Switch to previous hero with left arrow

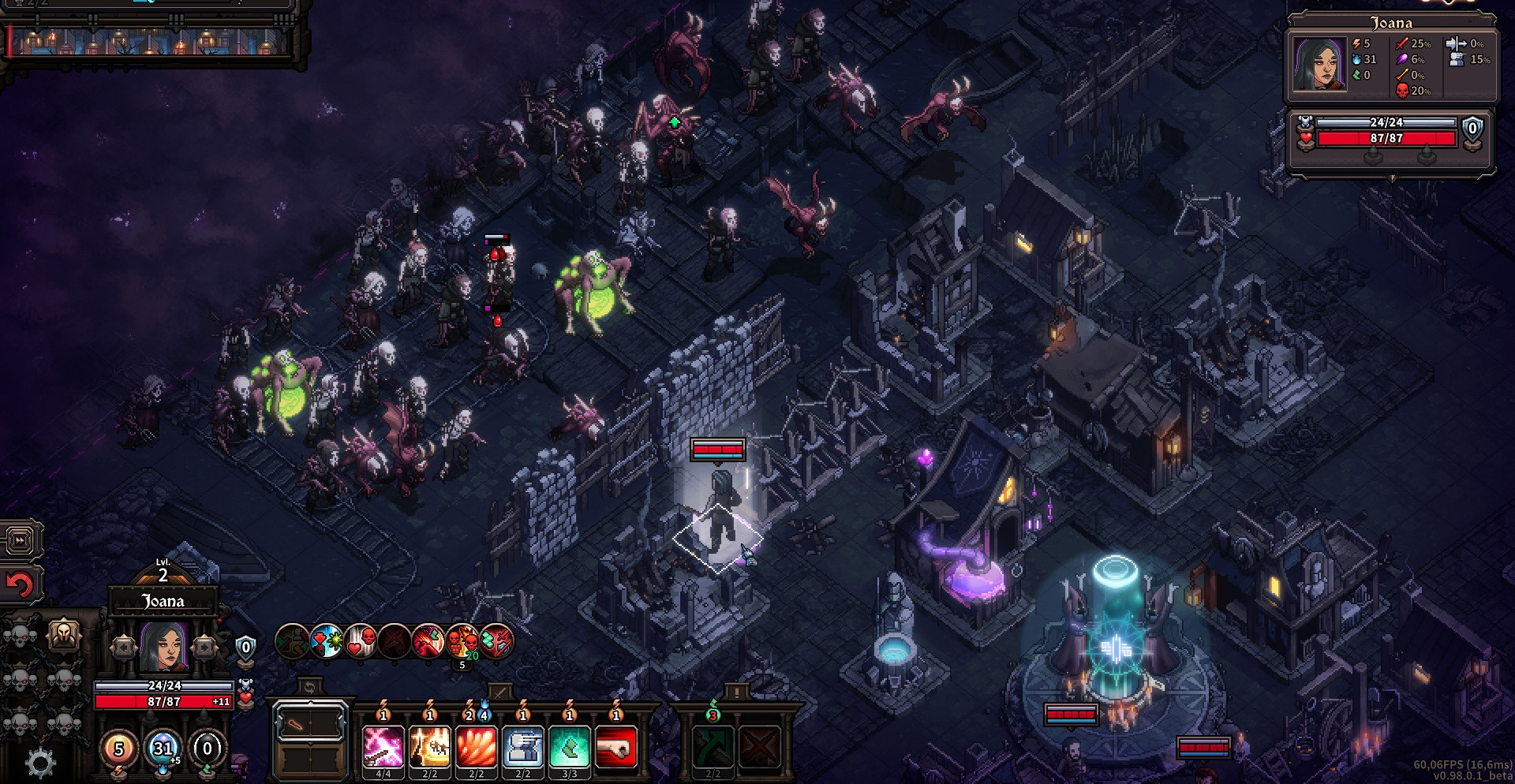click(124, 648)
